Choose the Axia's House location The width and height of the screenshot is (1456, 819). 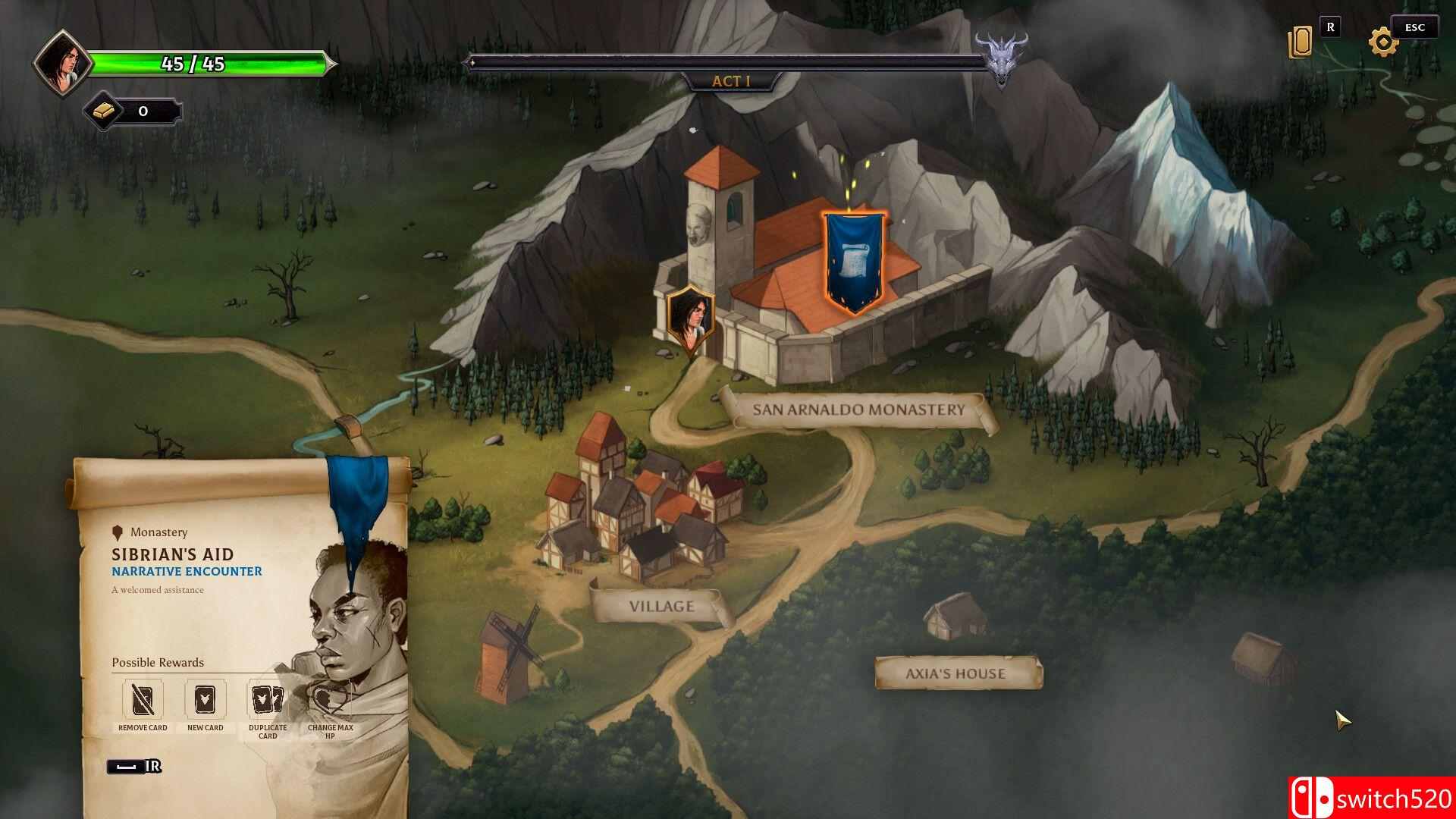pyautogui.click(x=955, y=673)
